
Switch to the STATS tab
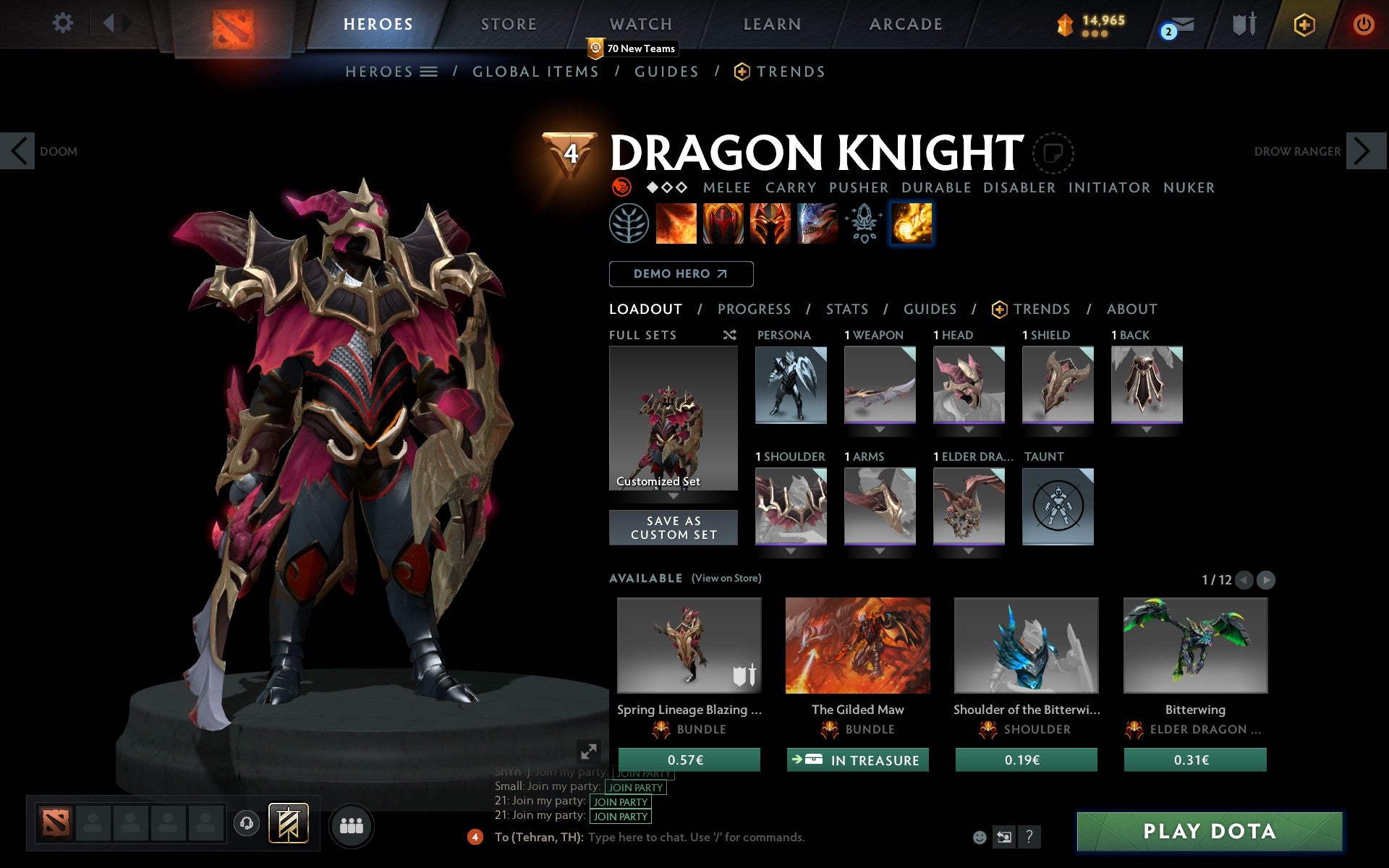tap(846, 309)
